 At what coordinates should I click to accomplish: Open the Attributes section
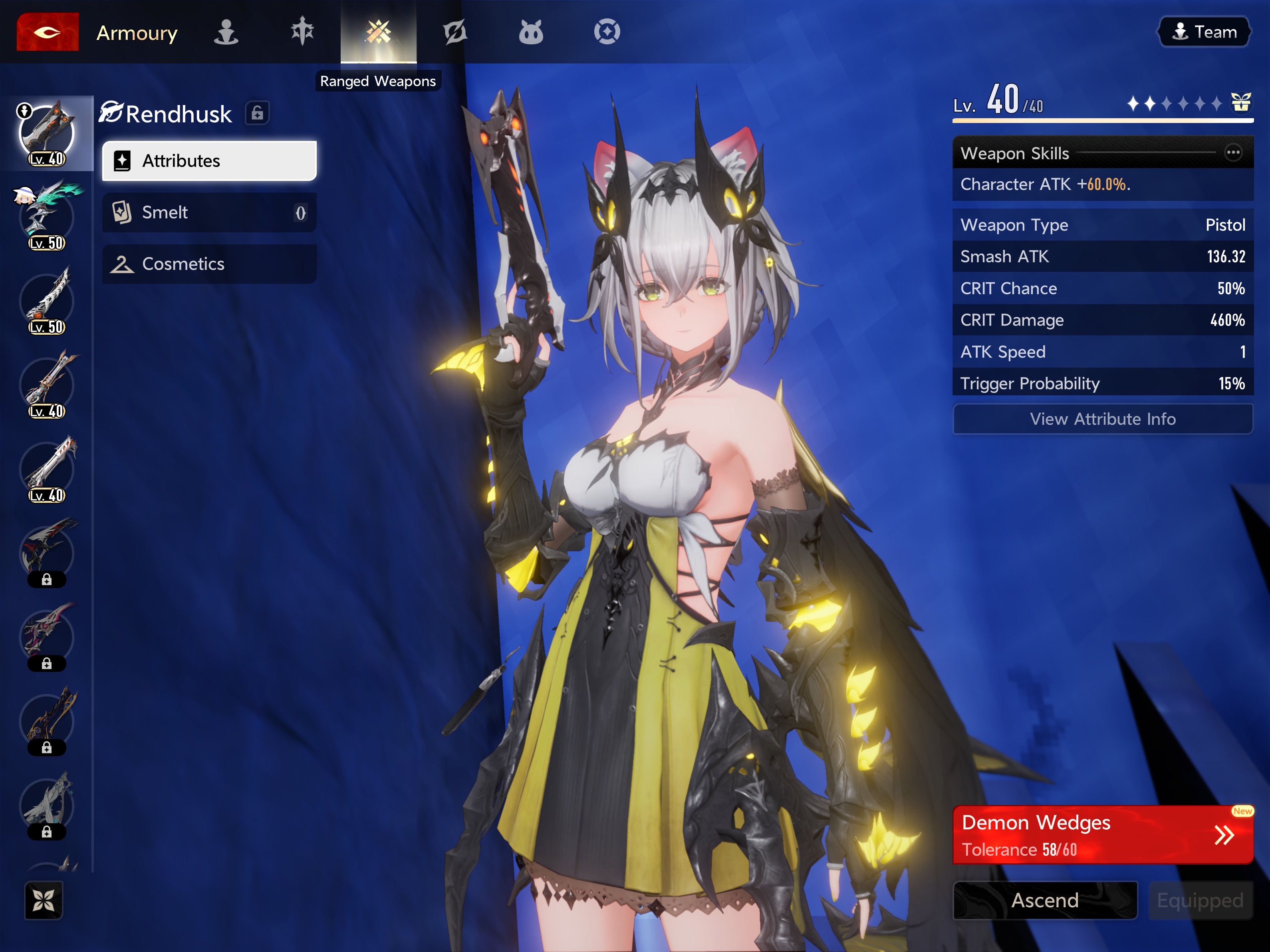coord(209,161)
